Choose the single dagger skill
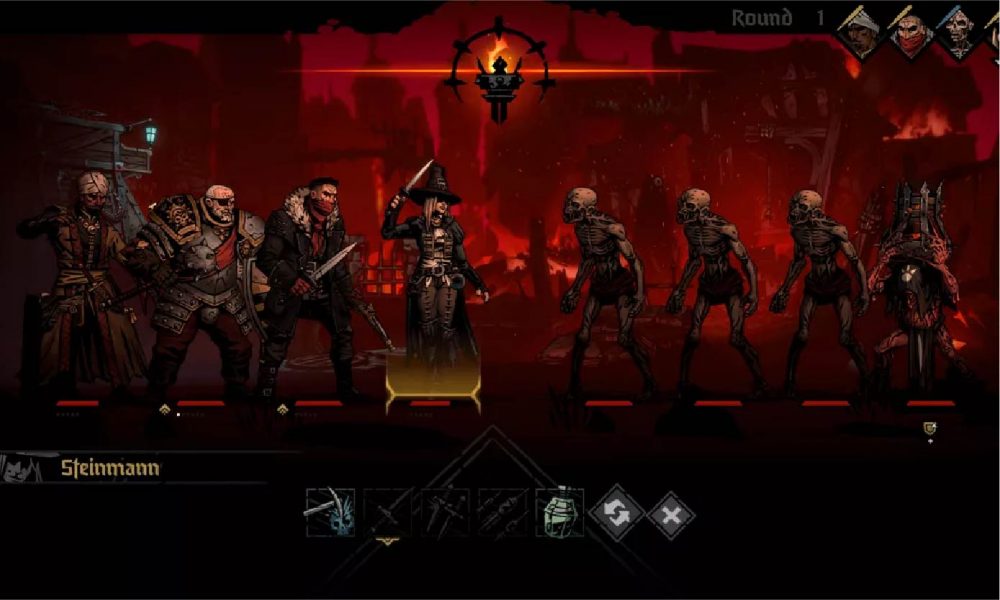This screenshot has width=1000, height=600. tap(387, 512)
